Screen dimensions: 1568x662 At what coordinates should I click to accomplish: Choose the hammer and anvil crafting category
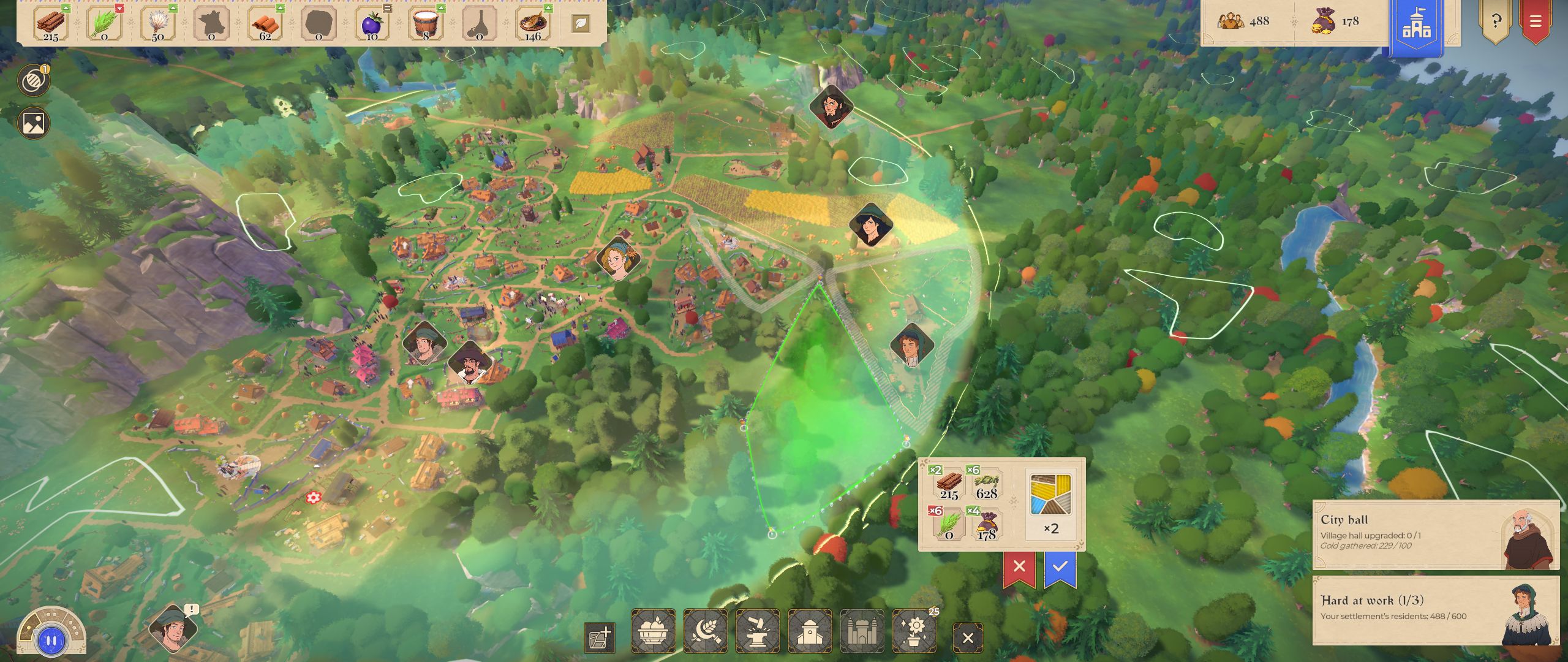click(758, 631)
